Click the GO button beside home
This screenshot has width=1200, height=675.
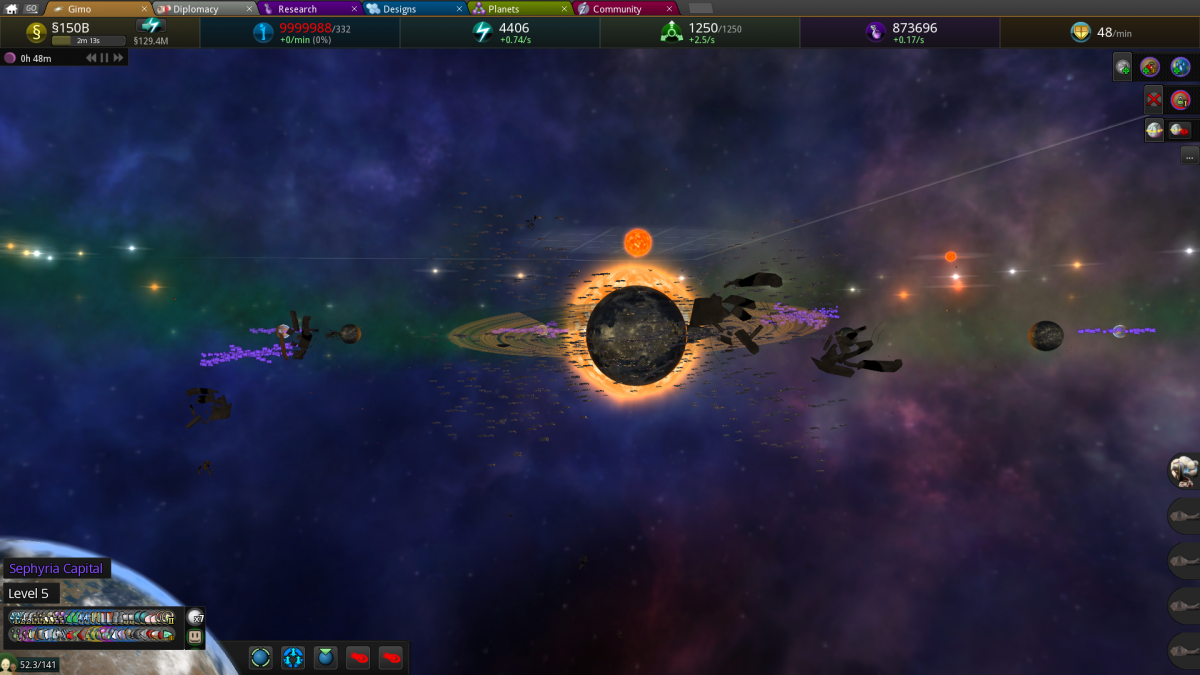tap(31, 9)
